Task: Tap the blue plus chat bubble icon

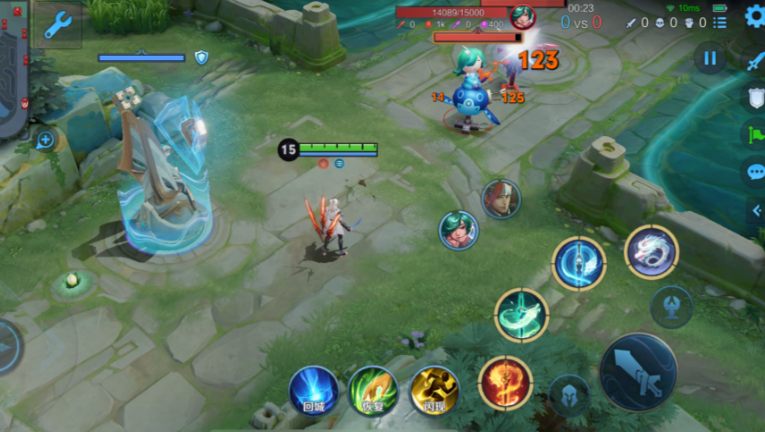Action: (x=45, y=140)
